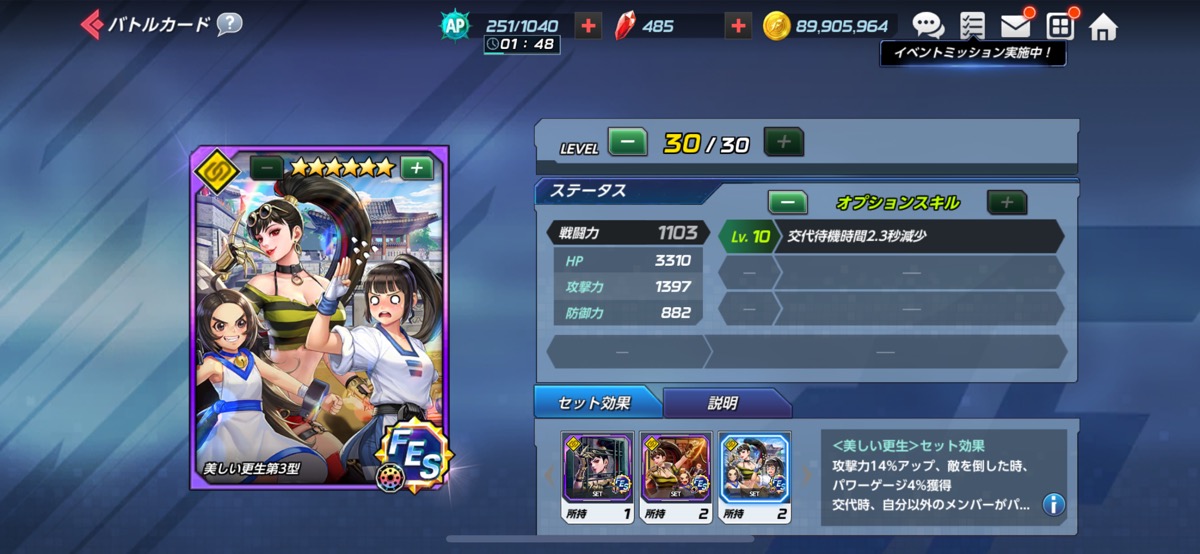The image size is (1200, 554).
Task: Open the grid menu icon
Action: coord(1059,26)
